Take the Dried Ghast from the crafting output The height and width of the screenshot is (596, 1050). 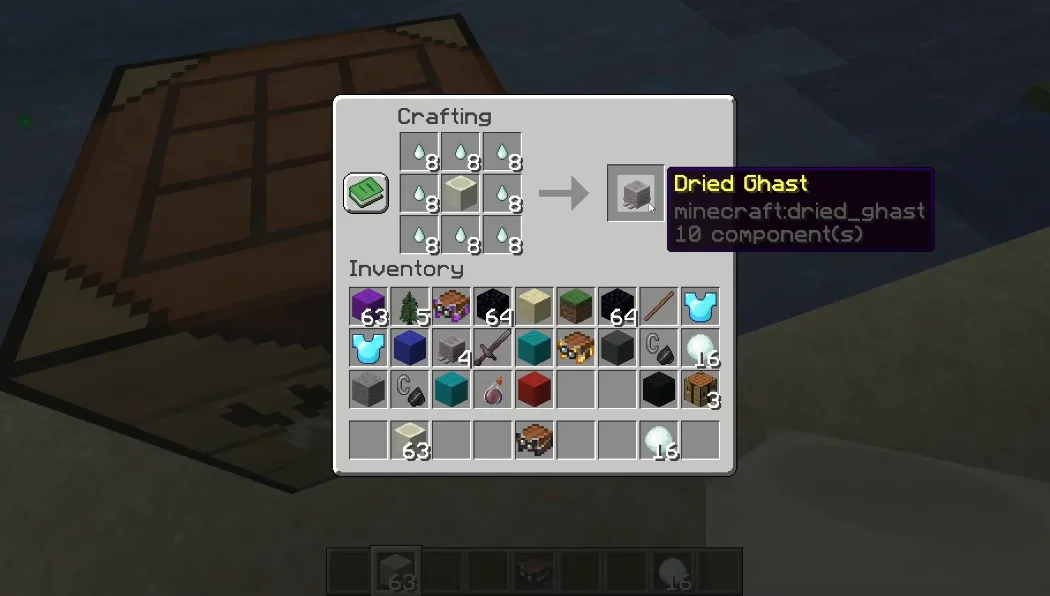click(x=635, y=193)
